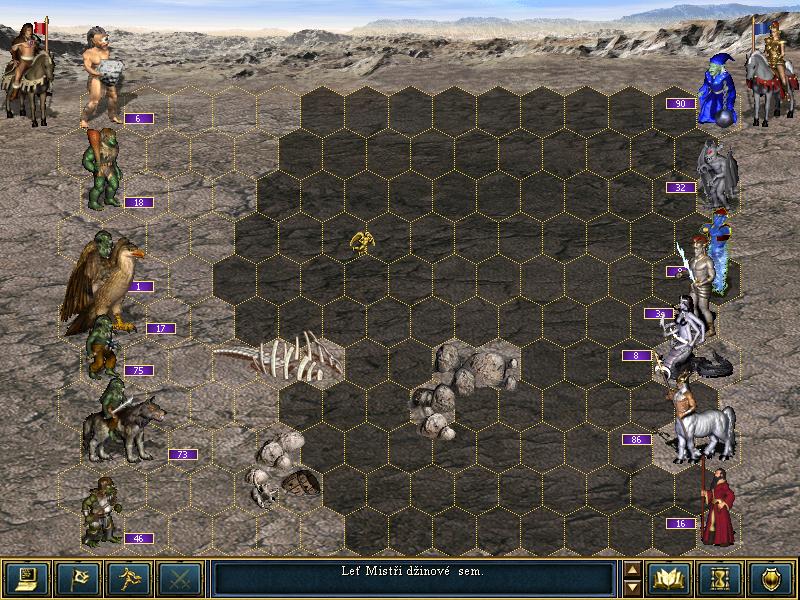This screenshot has width=800, height=600.
Task: Open the spellbook to cast a spell
Action: pyautogui.click(x=669, y=578)
